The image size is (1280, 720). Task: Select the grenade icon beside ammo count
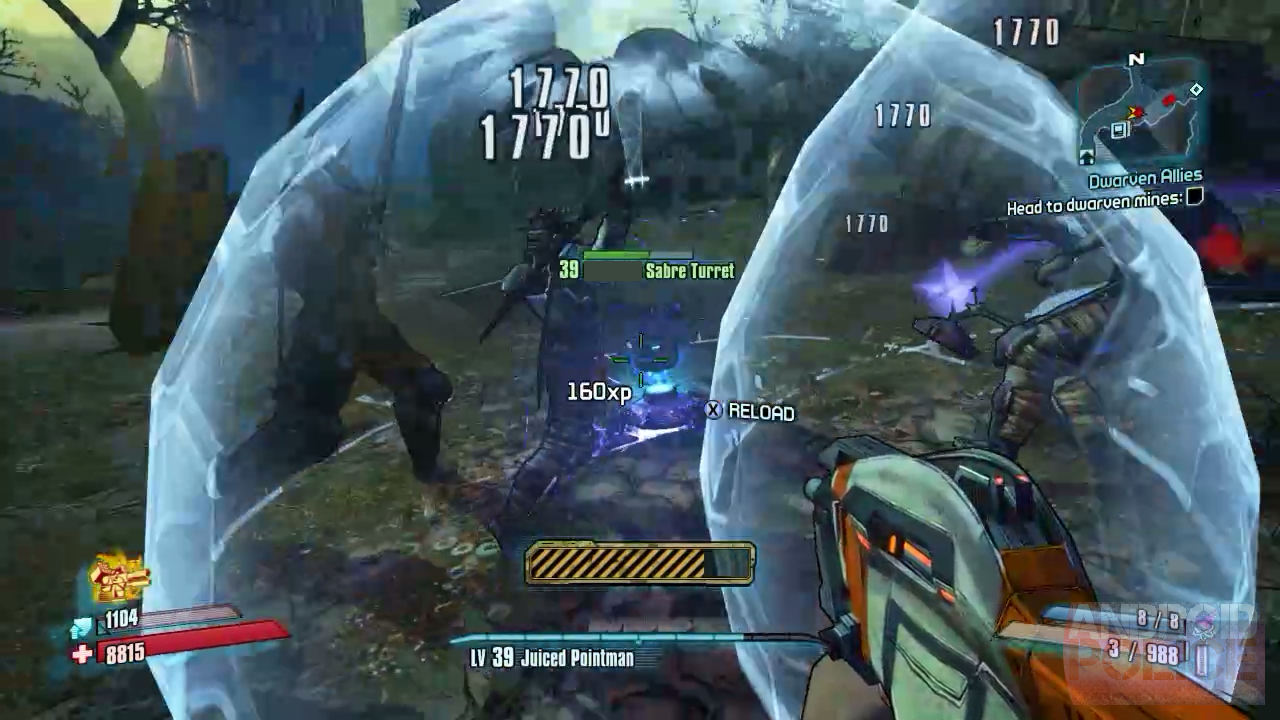click(x=1202, y=623)
